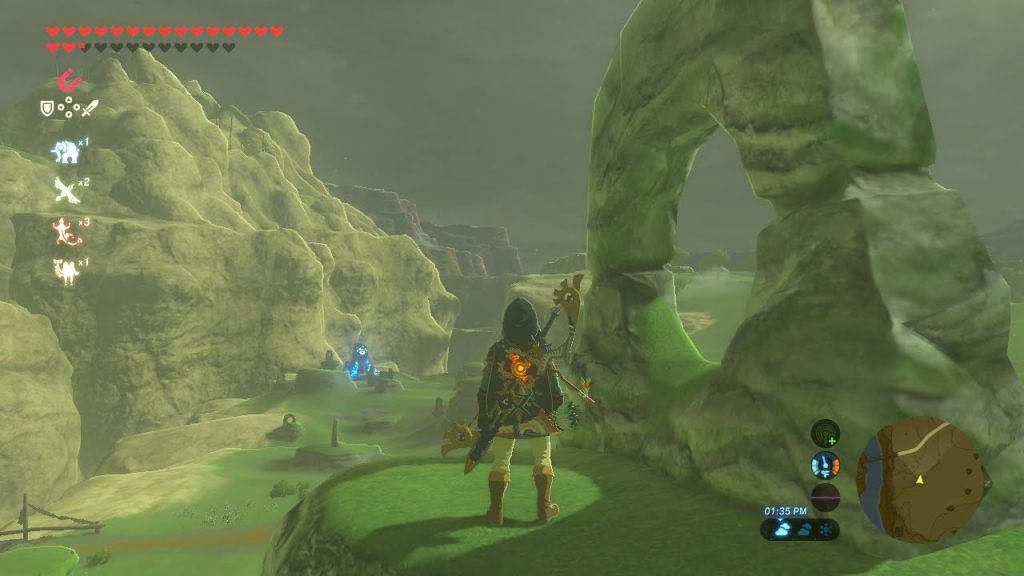Screen dimensions: 1024x576
Task: Choose the sword quick-select icon
Action: pyautogui.click(x=90, y=107)
